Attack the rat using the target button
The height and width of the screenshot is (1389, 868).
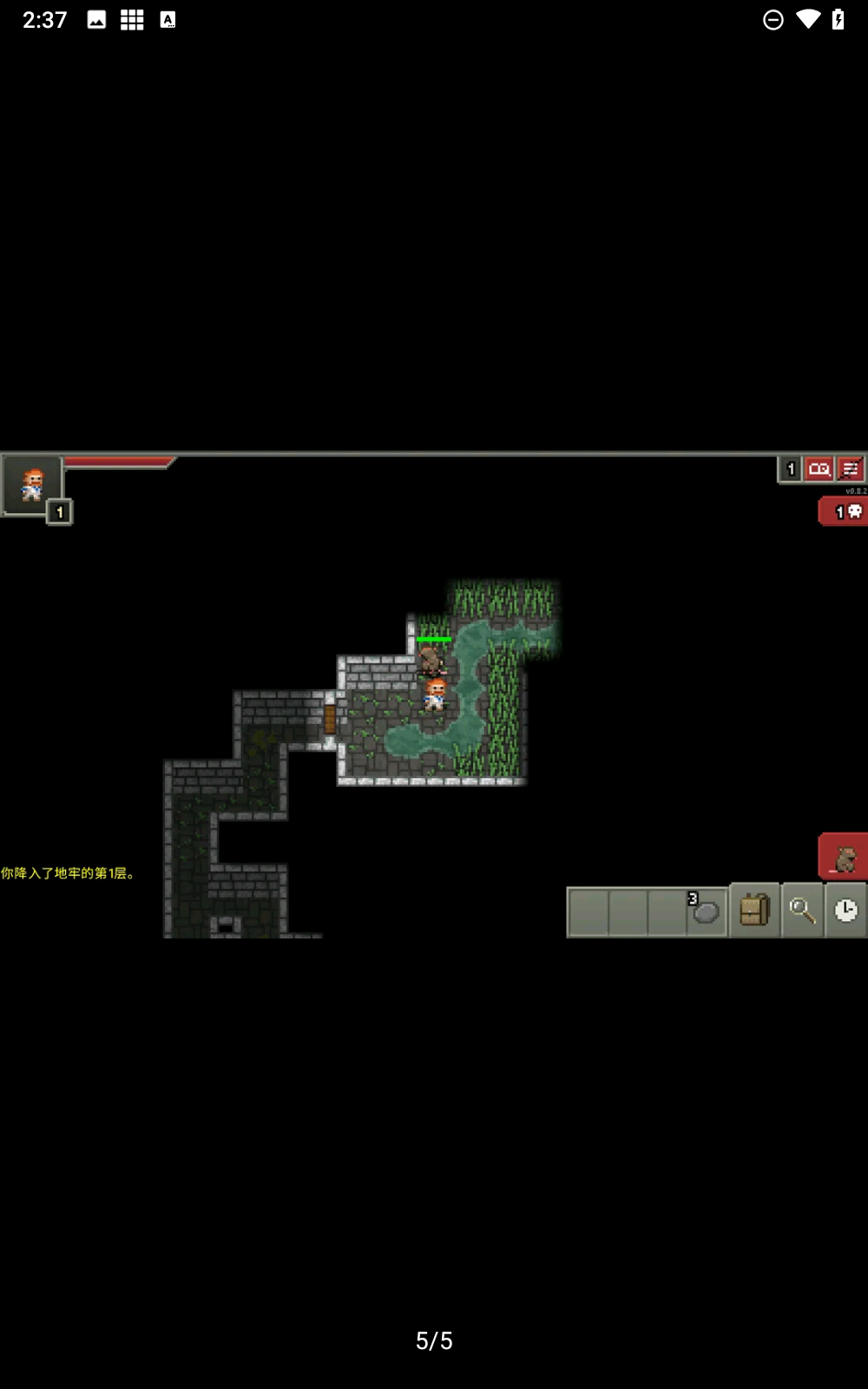[844, 858]
